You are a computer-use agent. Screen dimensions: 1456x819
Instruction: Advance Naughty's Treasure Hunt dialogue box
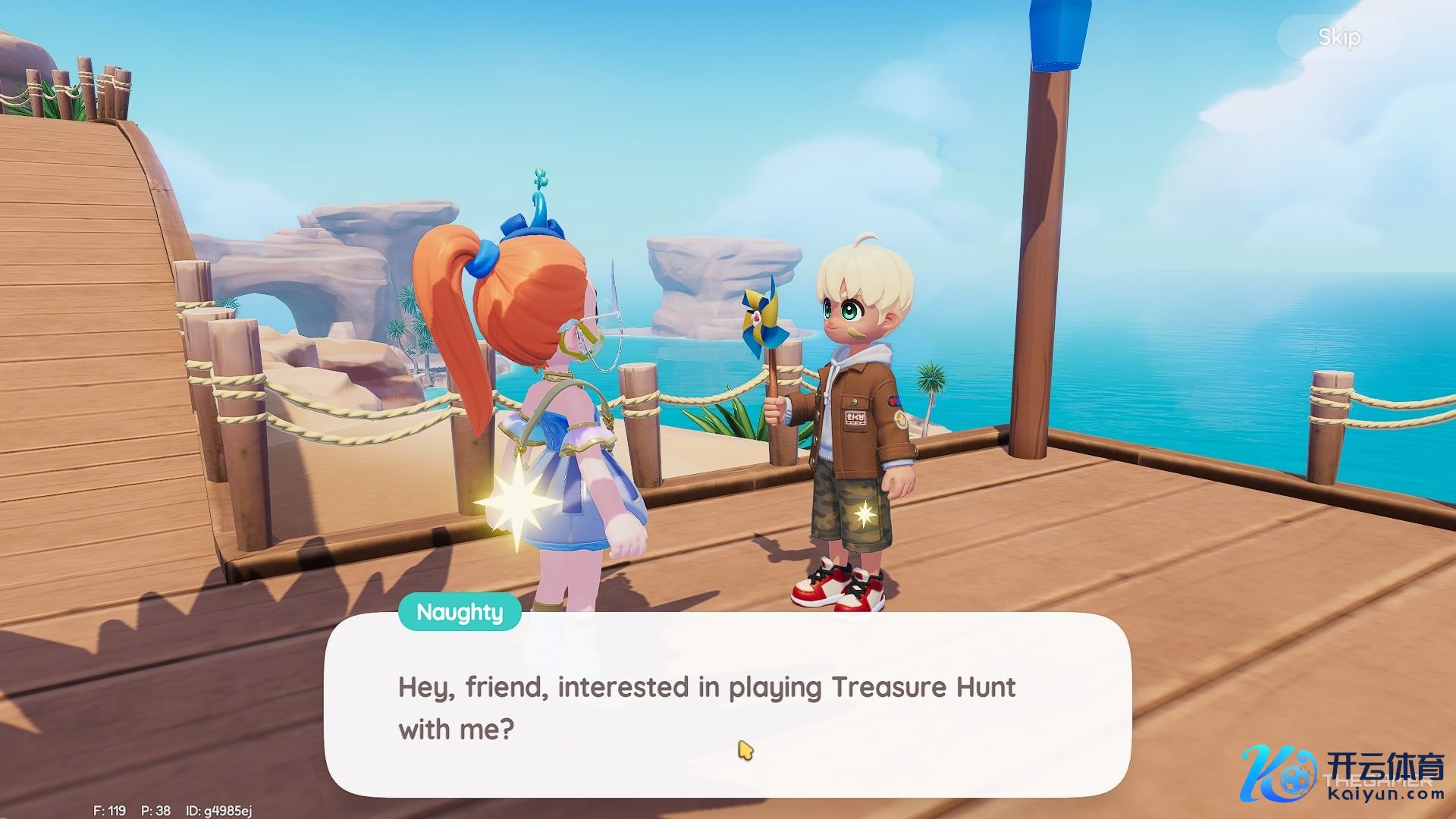(x=726, y=705)
